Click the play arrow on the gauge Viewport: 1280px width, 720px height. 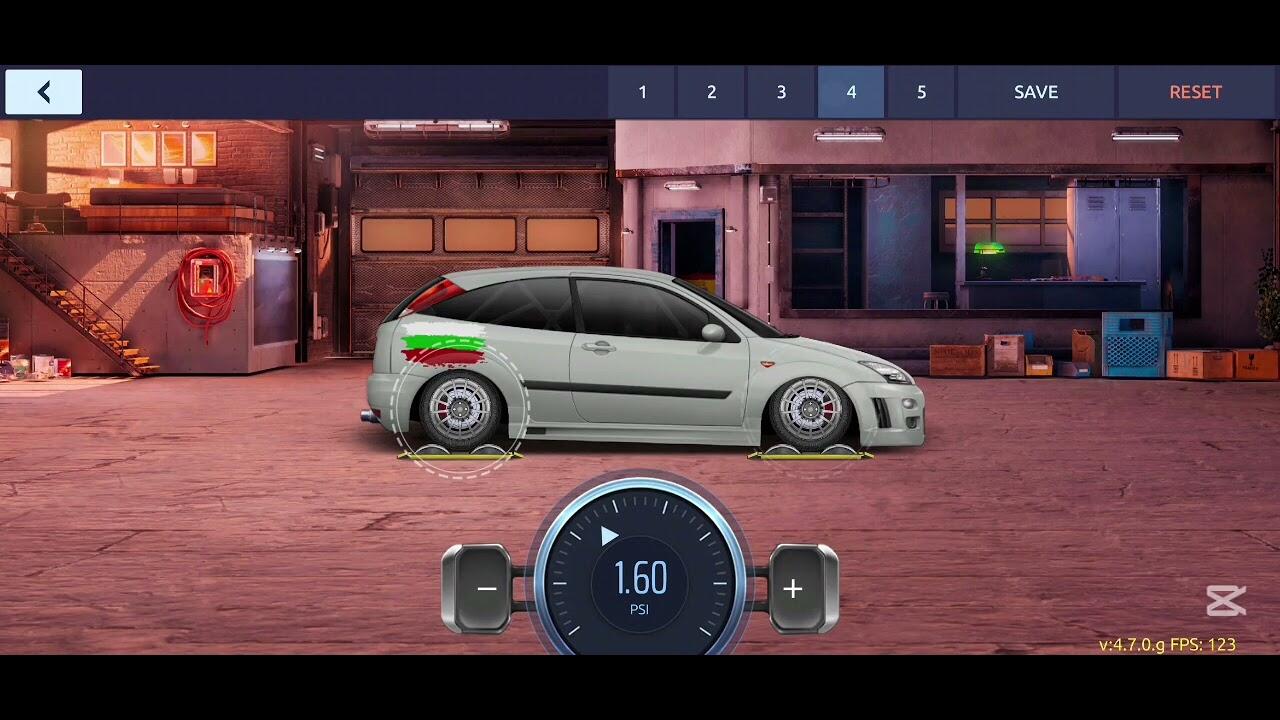pyautogui.click(x=609, y=537)
